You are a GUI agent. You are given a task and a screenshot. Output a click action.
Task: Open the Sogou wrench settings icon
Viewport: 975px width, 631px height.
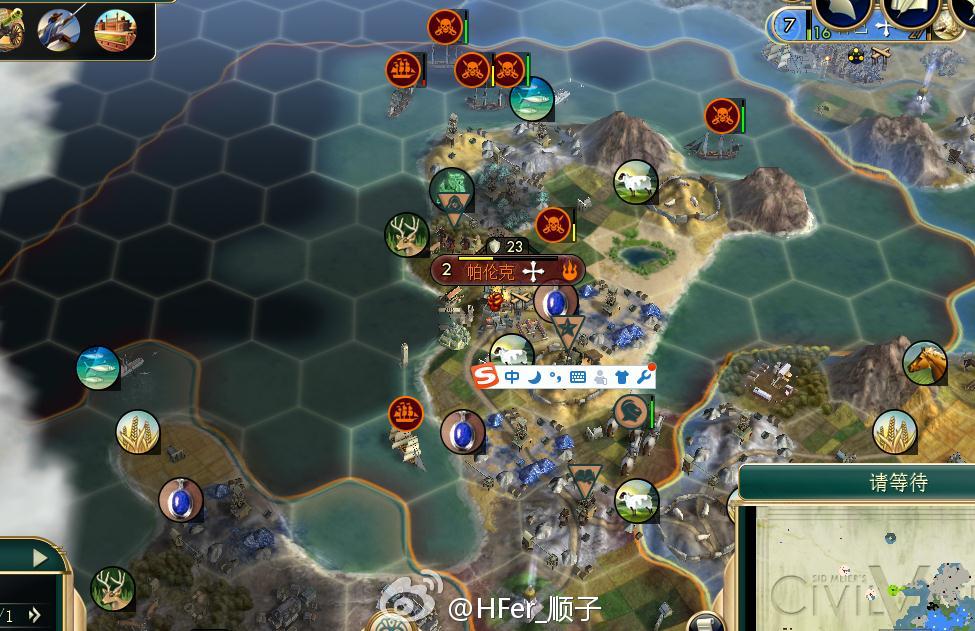coord(644,376)
